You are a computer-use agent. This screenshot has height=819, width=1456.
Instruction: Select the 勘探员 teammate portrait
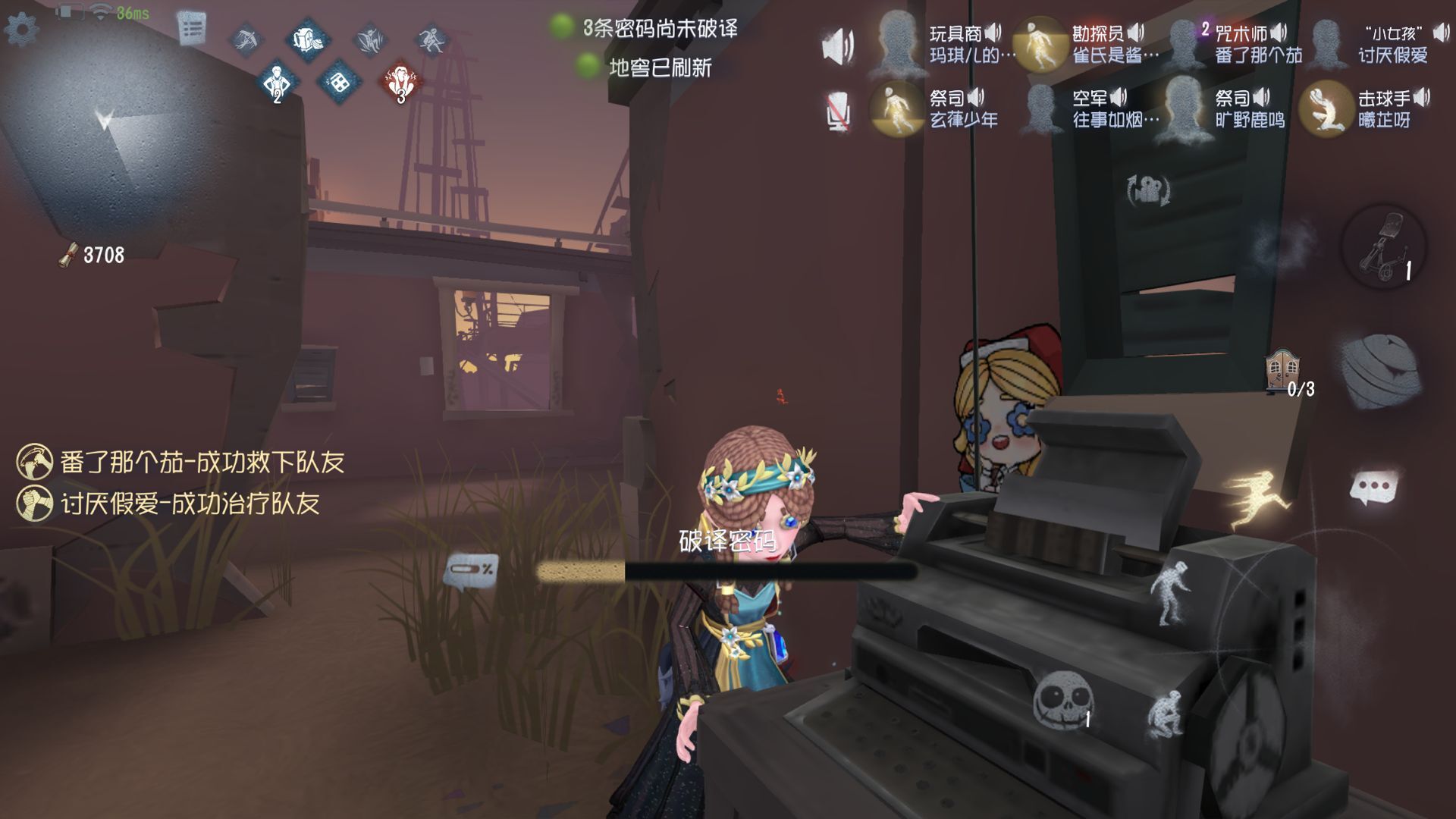coord(1040,44)
